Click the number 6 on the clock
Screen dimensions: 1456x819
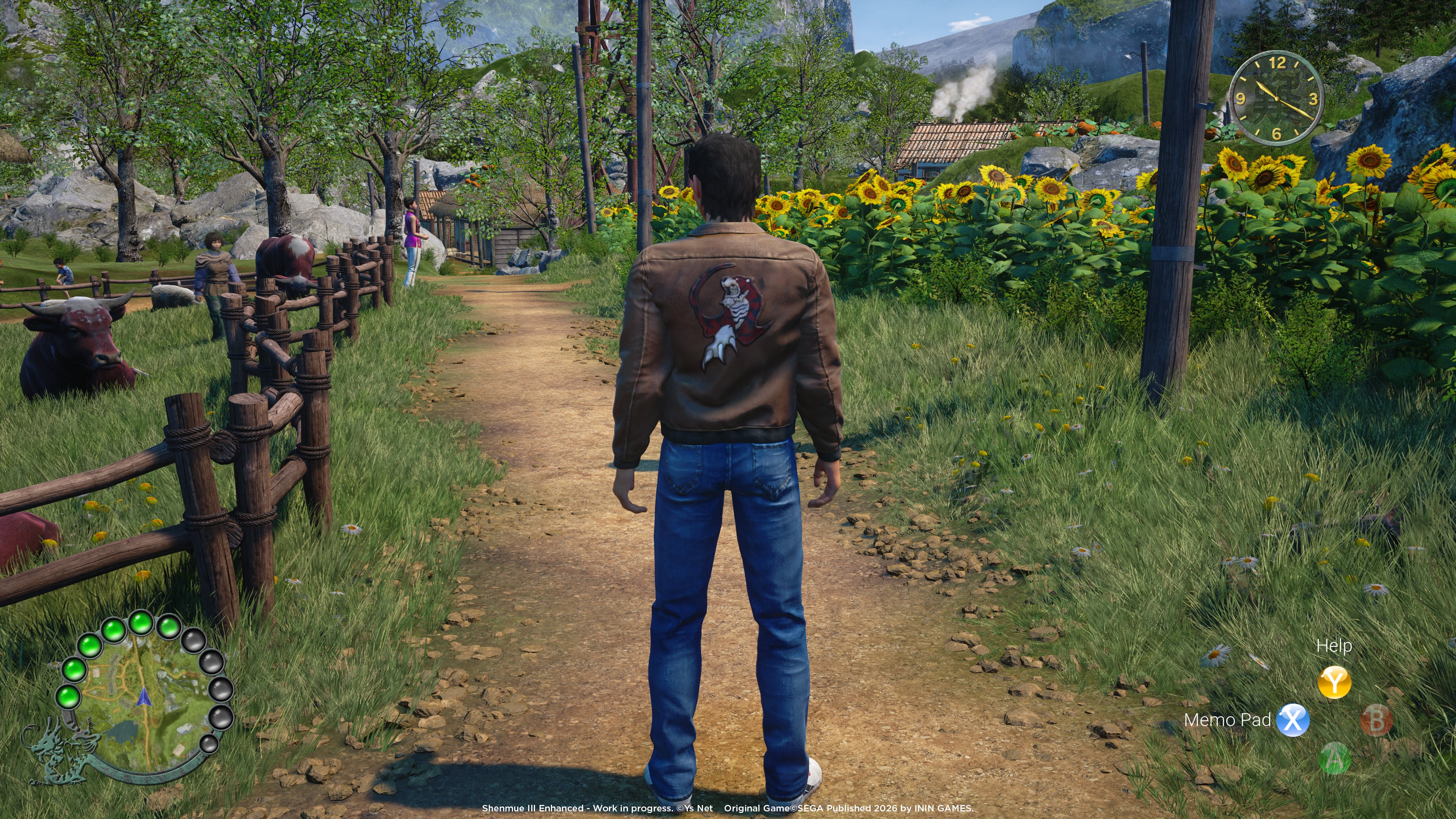coord(1277,135)
